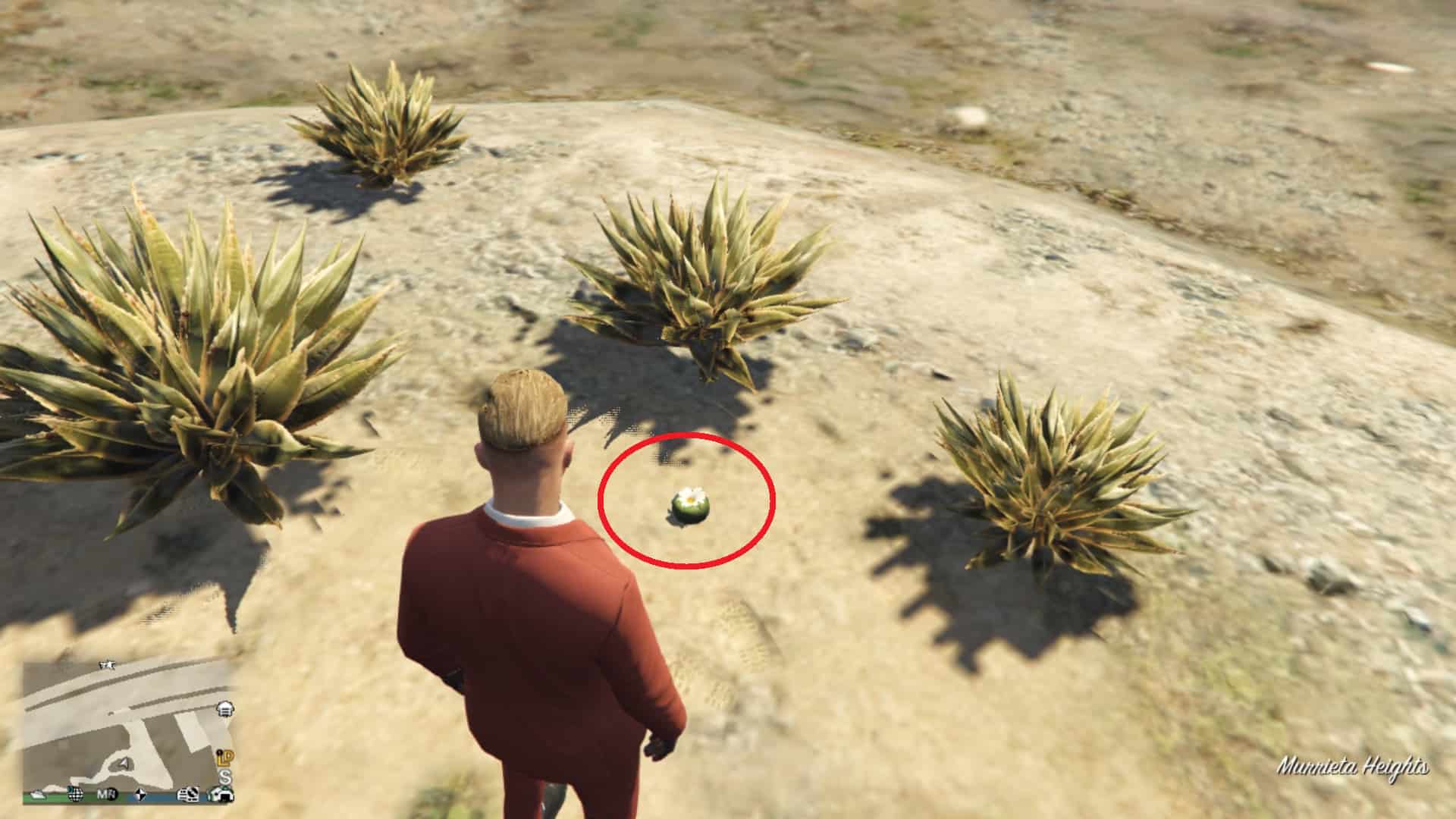
Task: Click the yacht blip on the minimap
Action: (x=39, y=795)
